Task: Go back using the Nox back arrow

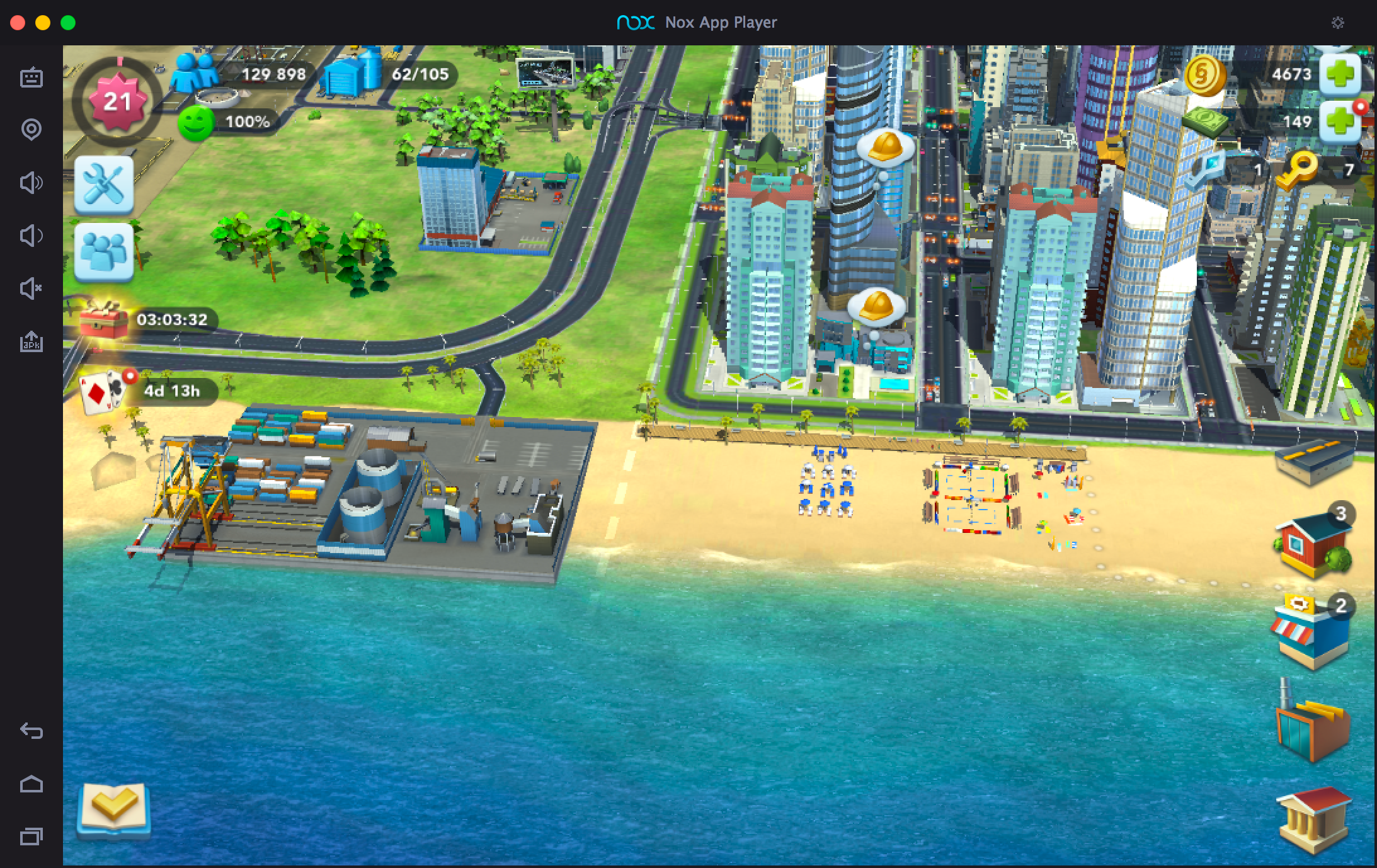Action: coord(31,731)
